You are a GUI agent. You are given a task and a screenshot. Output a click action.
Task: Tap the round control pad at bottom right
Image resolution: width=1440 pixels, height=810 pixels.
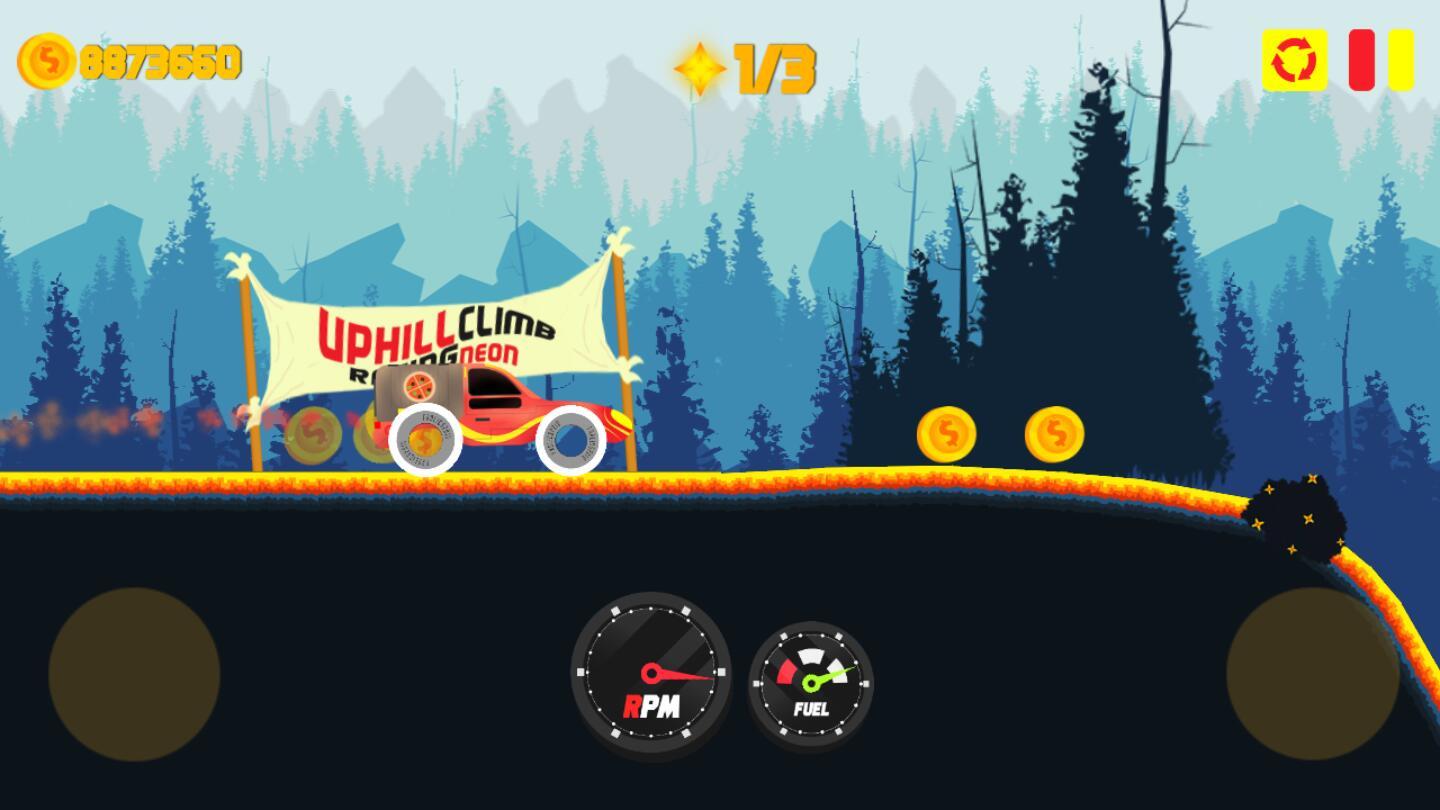click(1312, 674)
